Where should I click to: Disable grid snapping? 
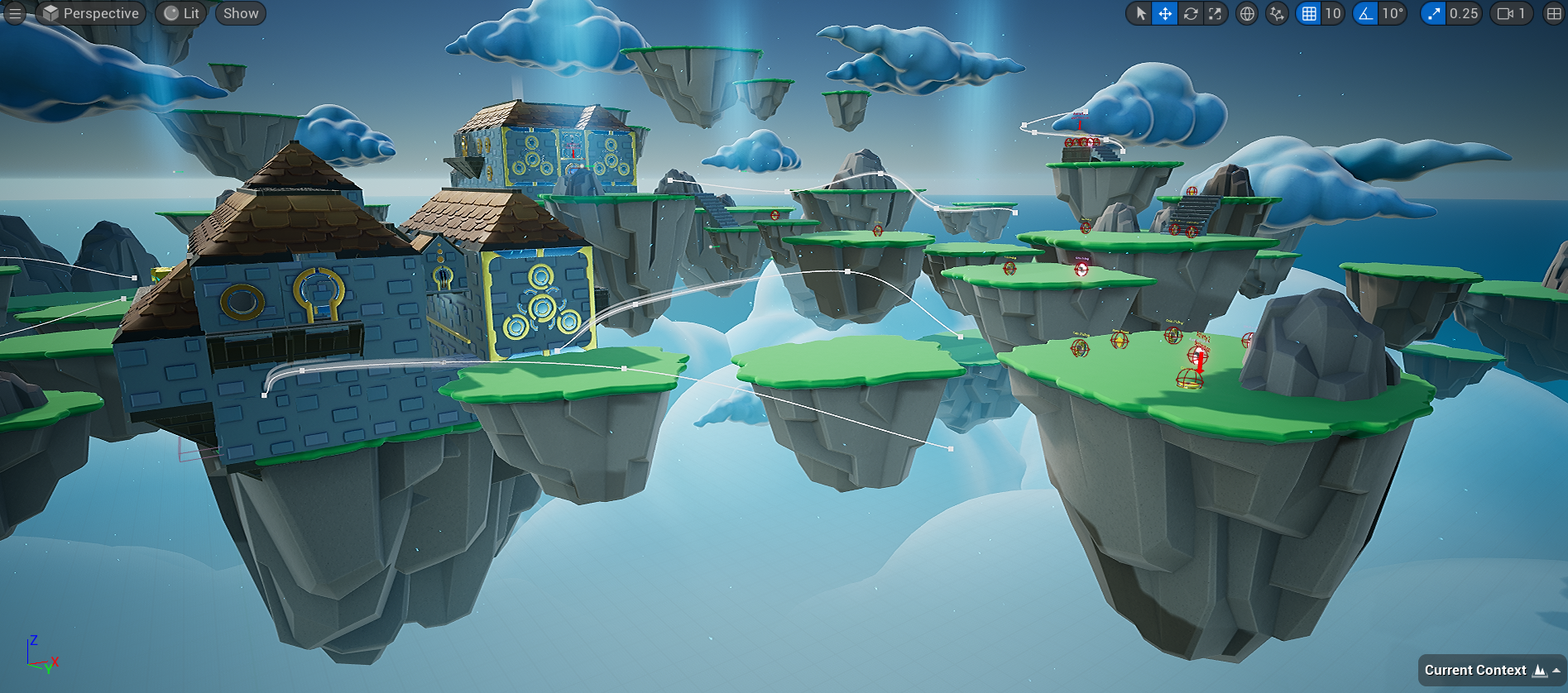coord(1307,13)
